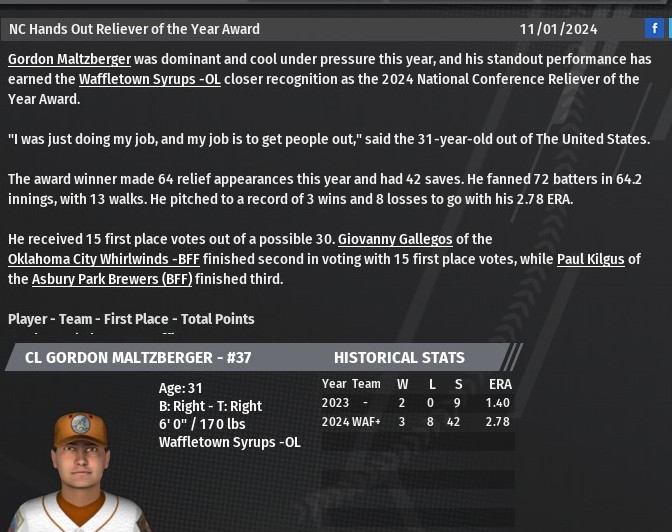Screen dimensions: 672x532
Task: Follow the Waffletown Syrups -OL team link
Action: 149,80
